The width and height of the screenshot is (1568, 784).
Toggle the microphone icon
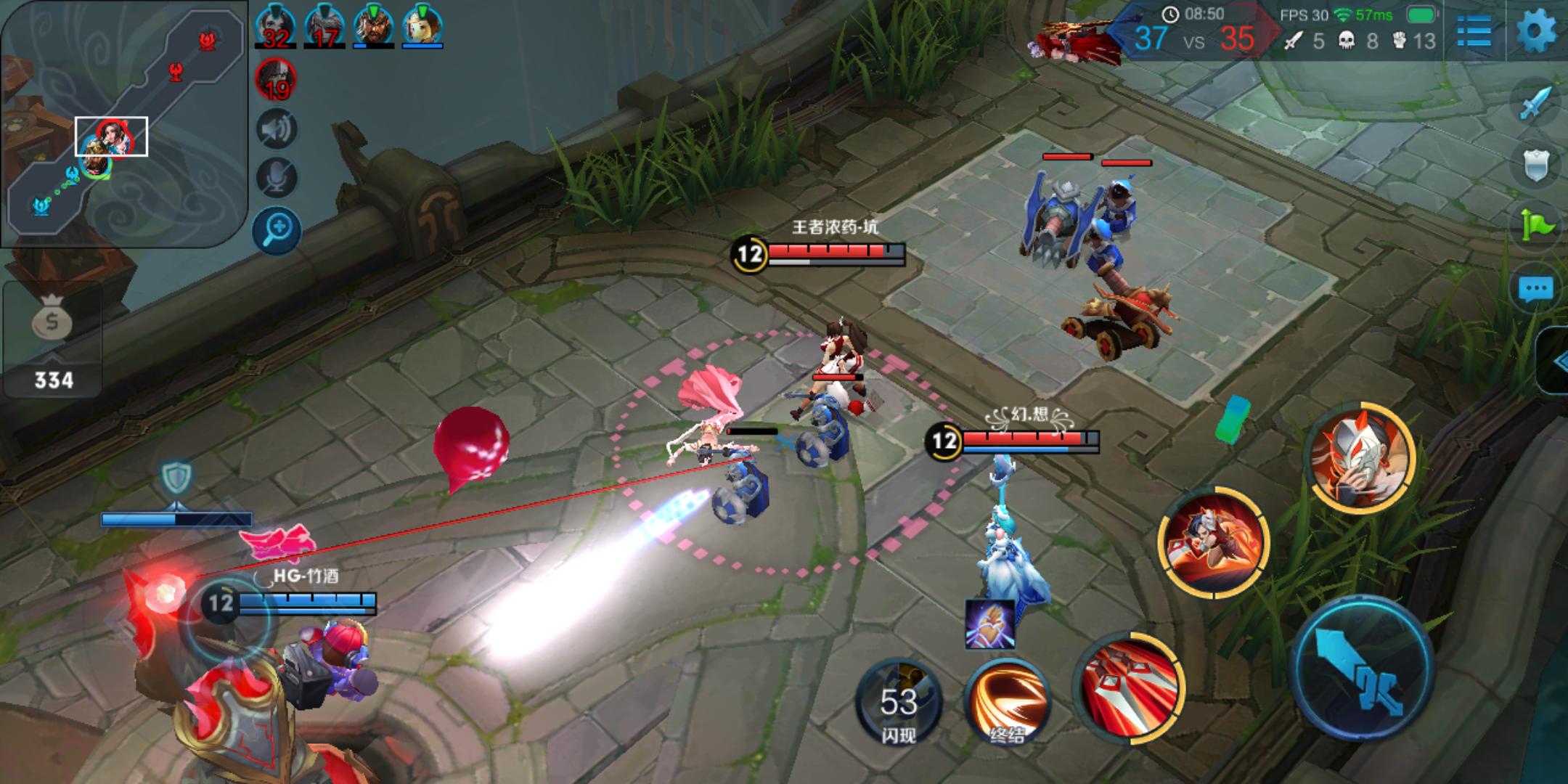point(276,177)
